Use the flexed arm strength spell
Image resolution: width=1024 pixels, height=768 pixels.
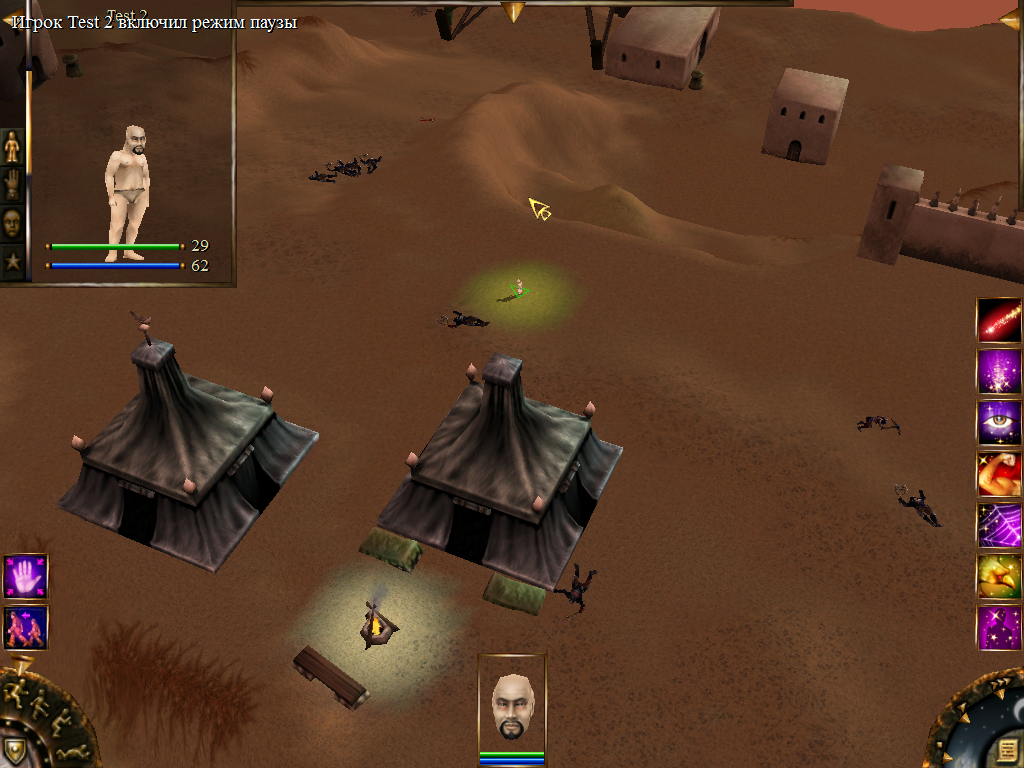tap(998, 474)
